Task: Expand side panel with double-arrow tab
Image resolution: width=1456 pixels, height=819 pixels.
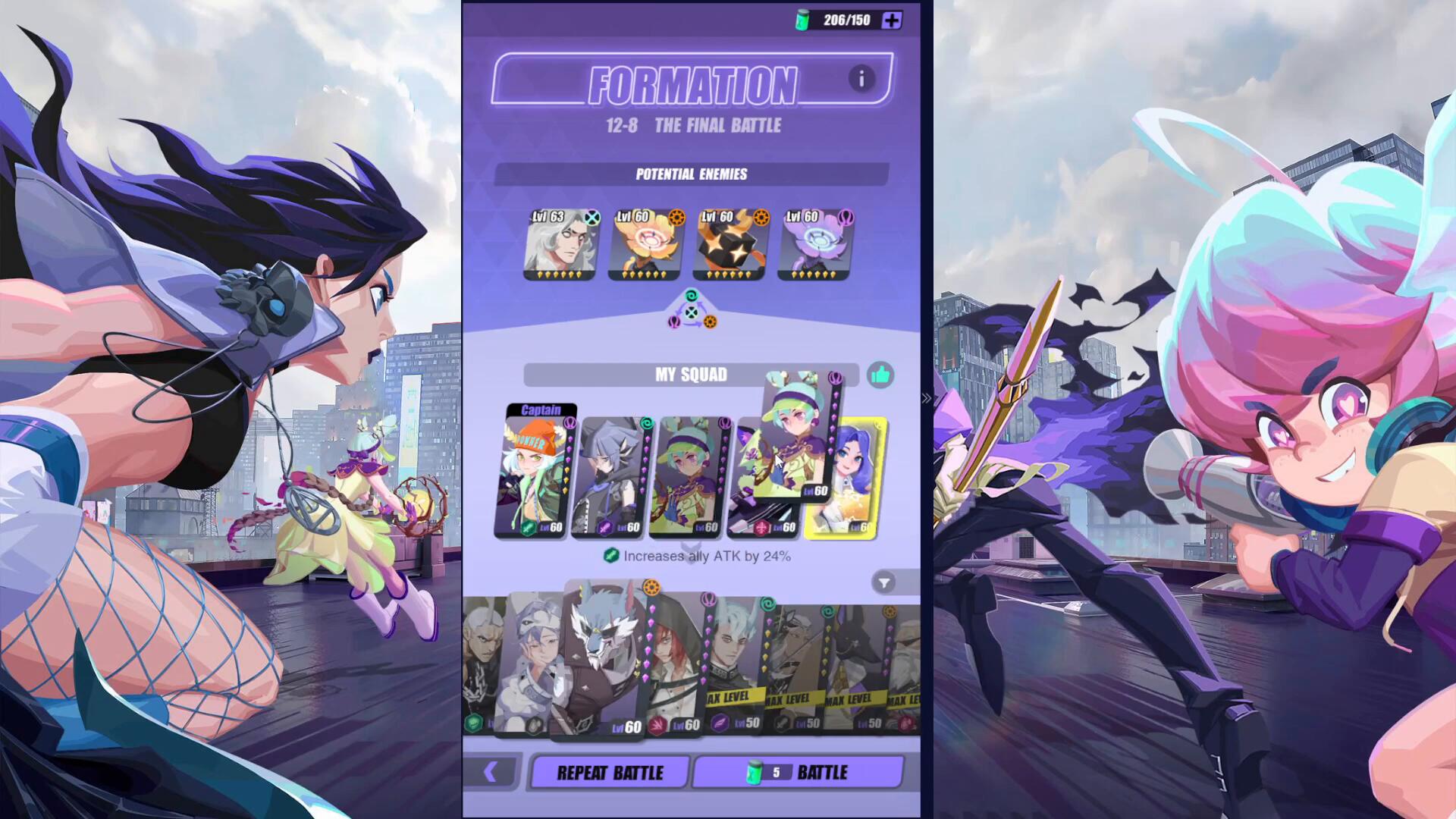Action: point(926,398)
